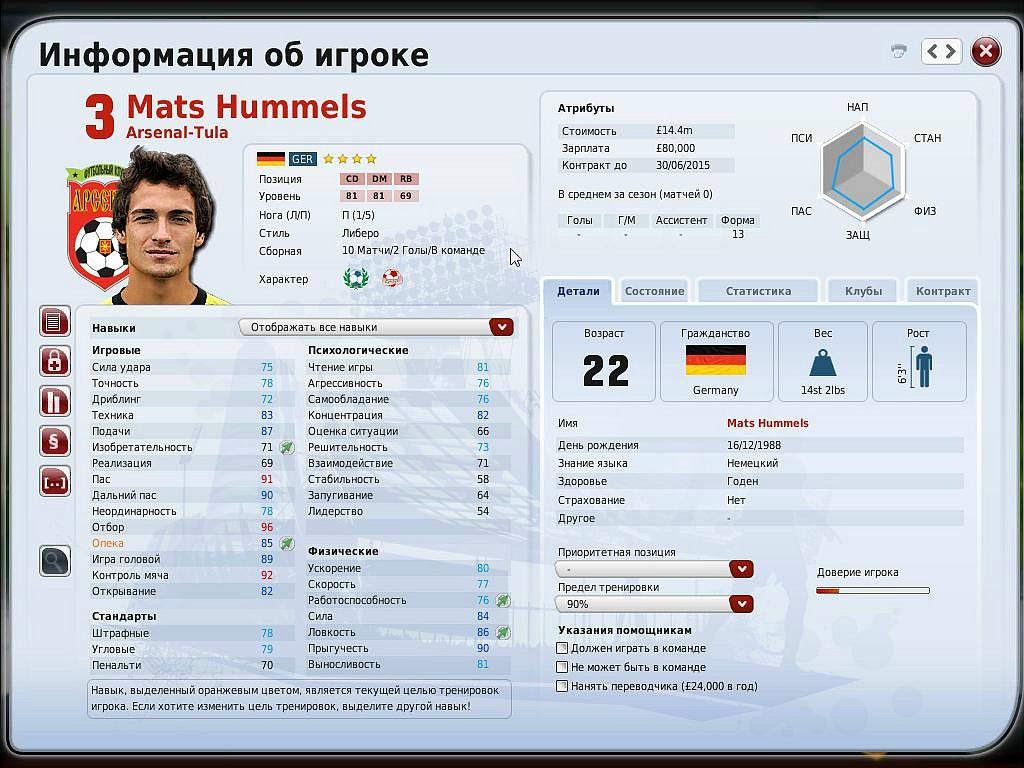Select the Контракт tab

(943, 291)
